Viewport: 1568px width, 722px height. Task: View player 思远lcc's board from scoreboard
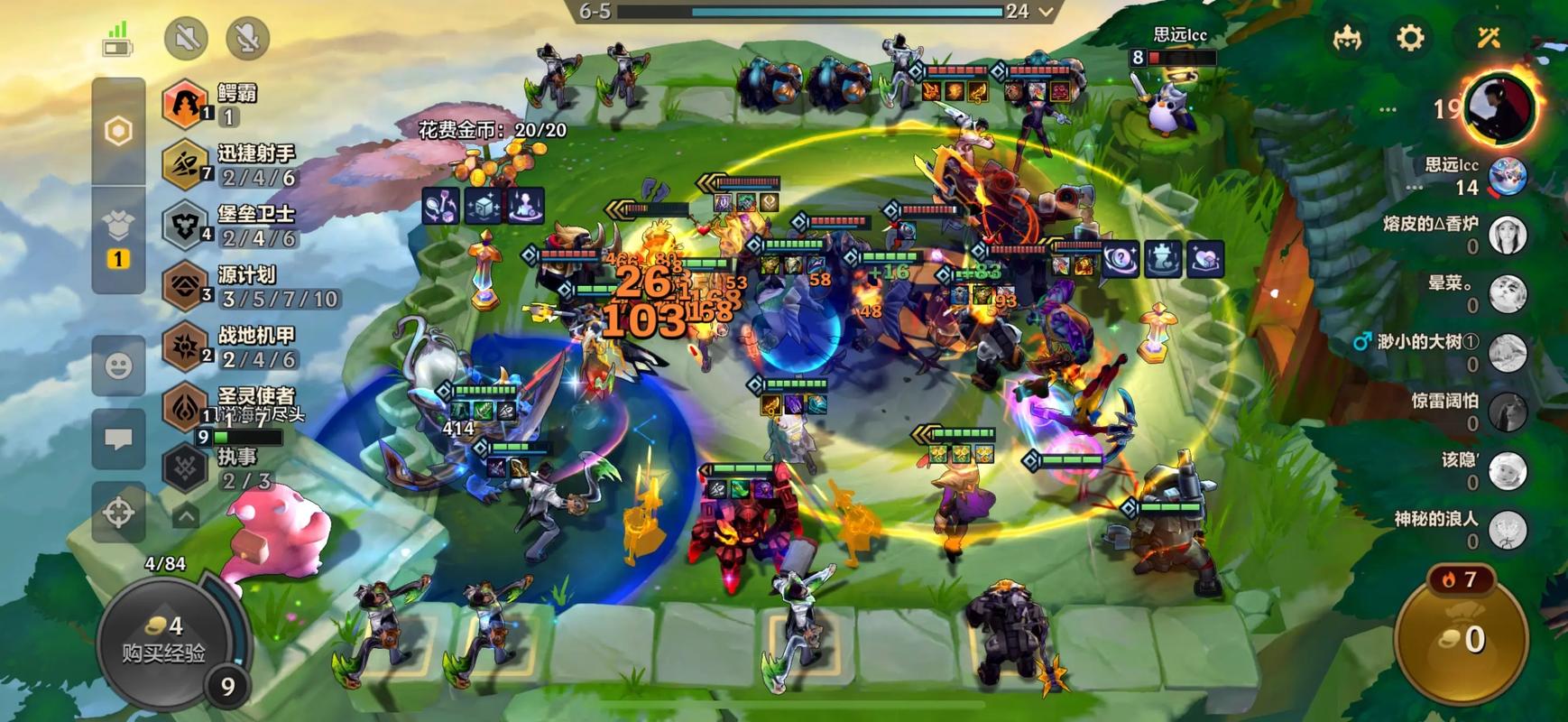point(1507,175)
